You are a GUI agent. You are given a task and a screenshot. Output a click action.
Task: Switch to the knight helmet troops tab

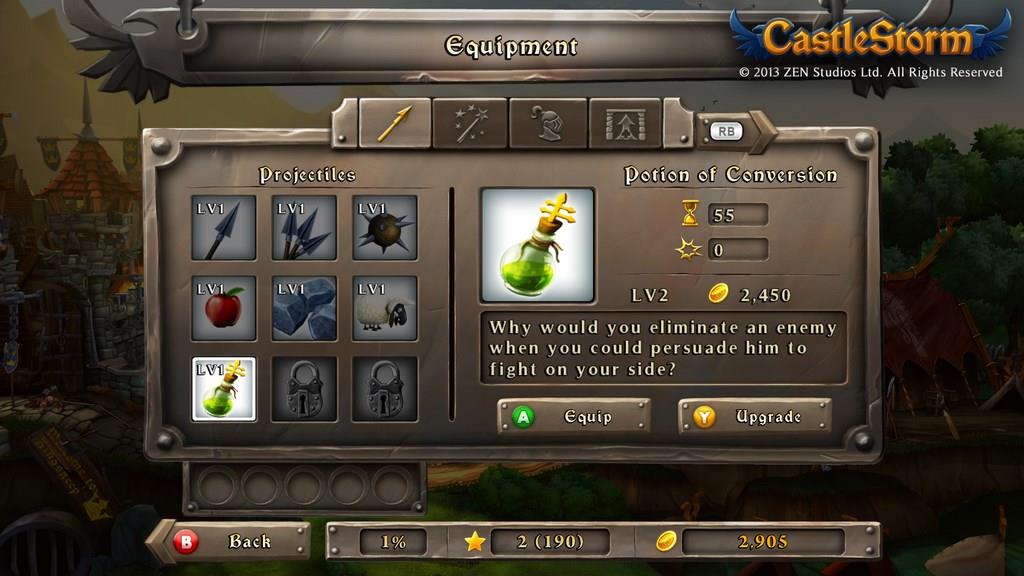coord(547,123)
